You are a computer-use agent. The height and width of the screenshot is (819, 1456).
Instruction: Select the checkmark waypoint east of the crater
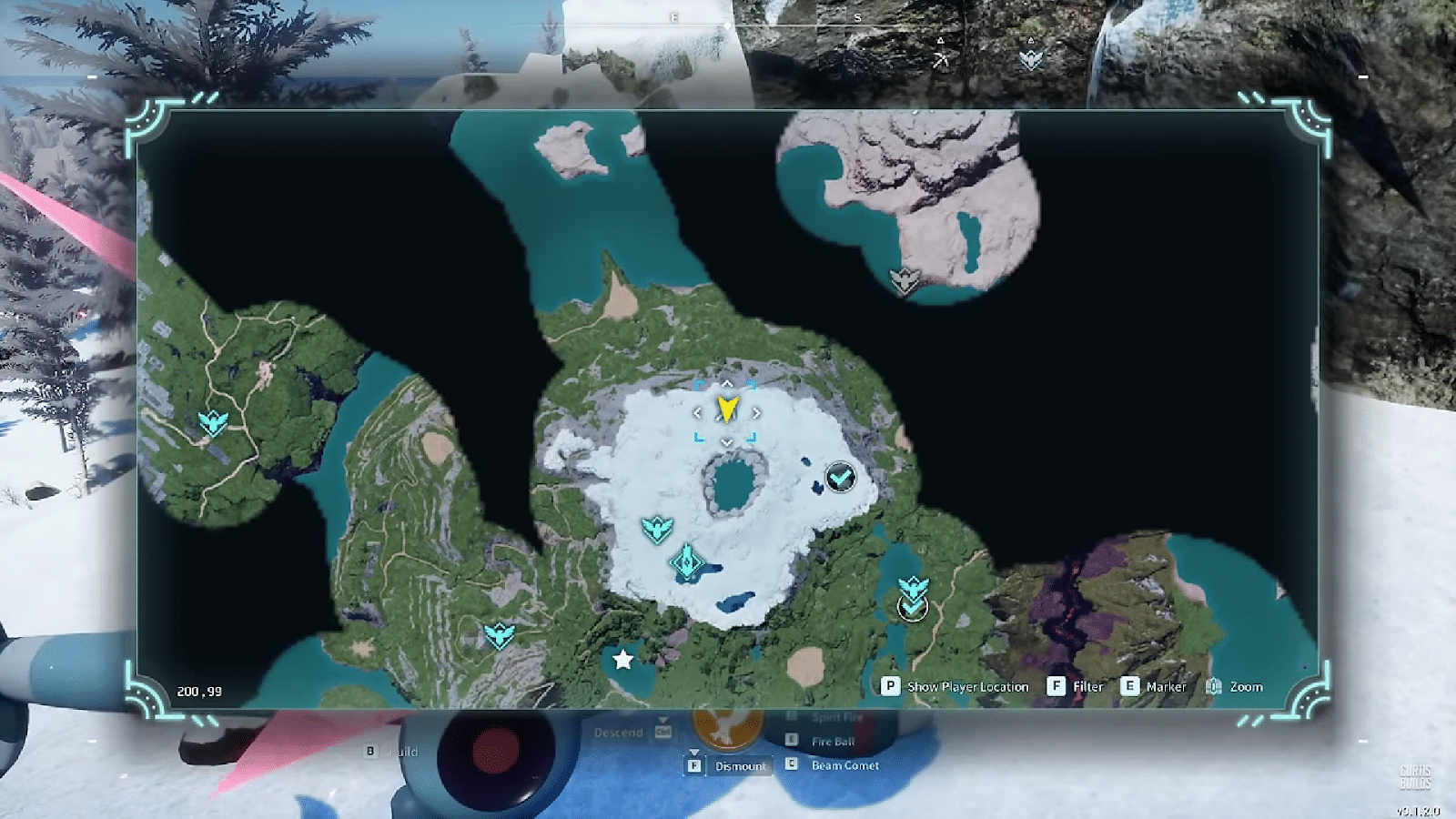[x=840, y=476]
